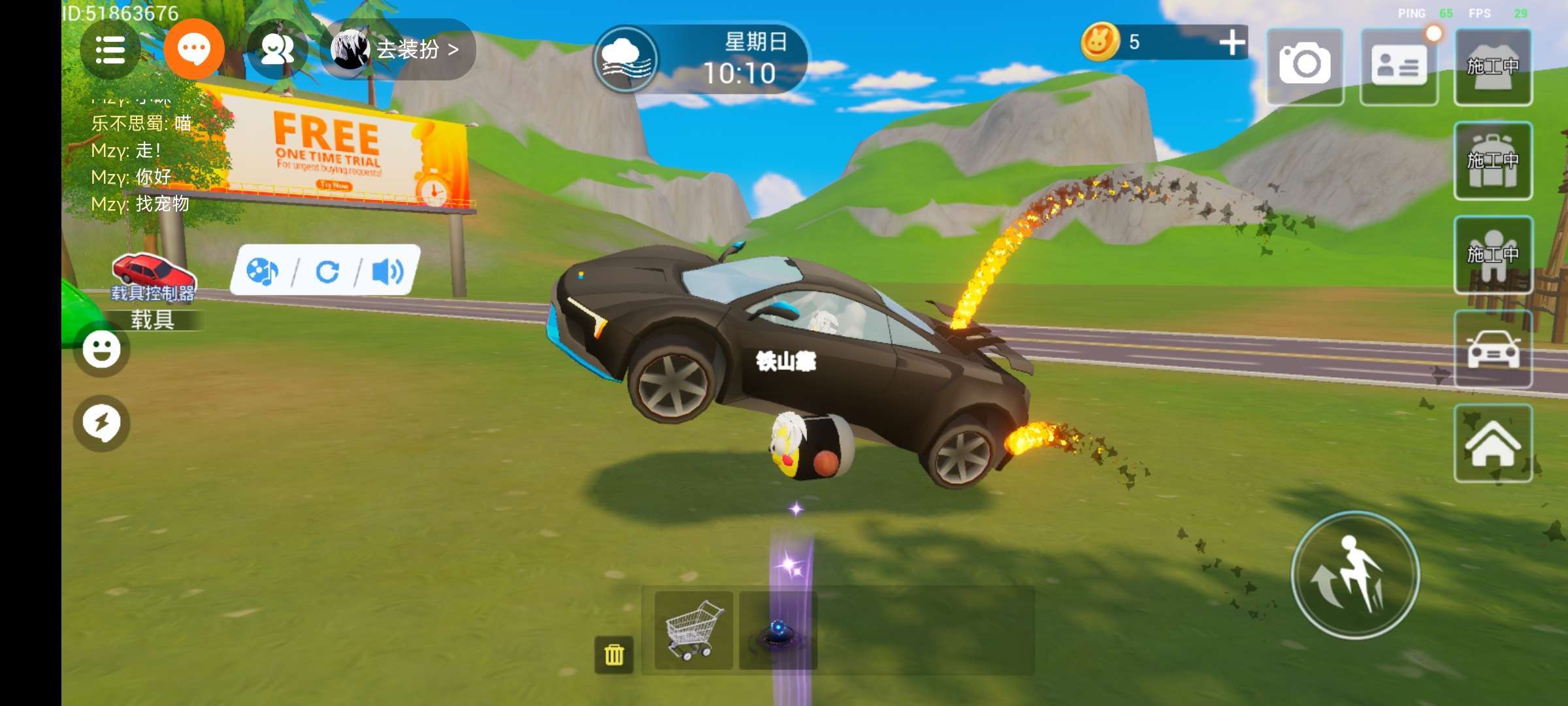Click the refresh arrow icon
1568x706 pixels.
tap(327, 271)
